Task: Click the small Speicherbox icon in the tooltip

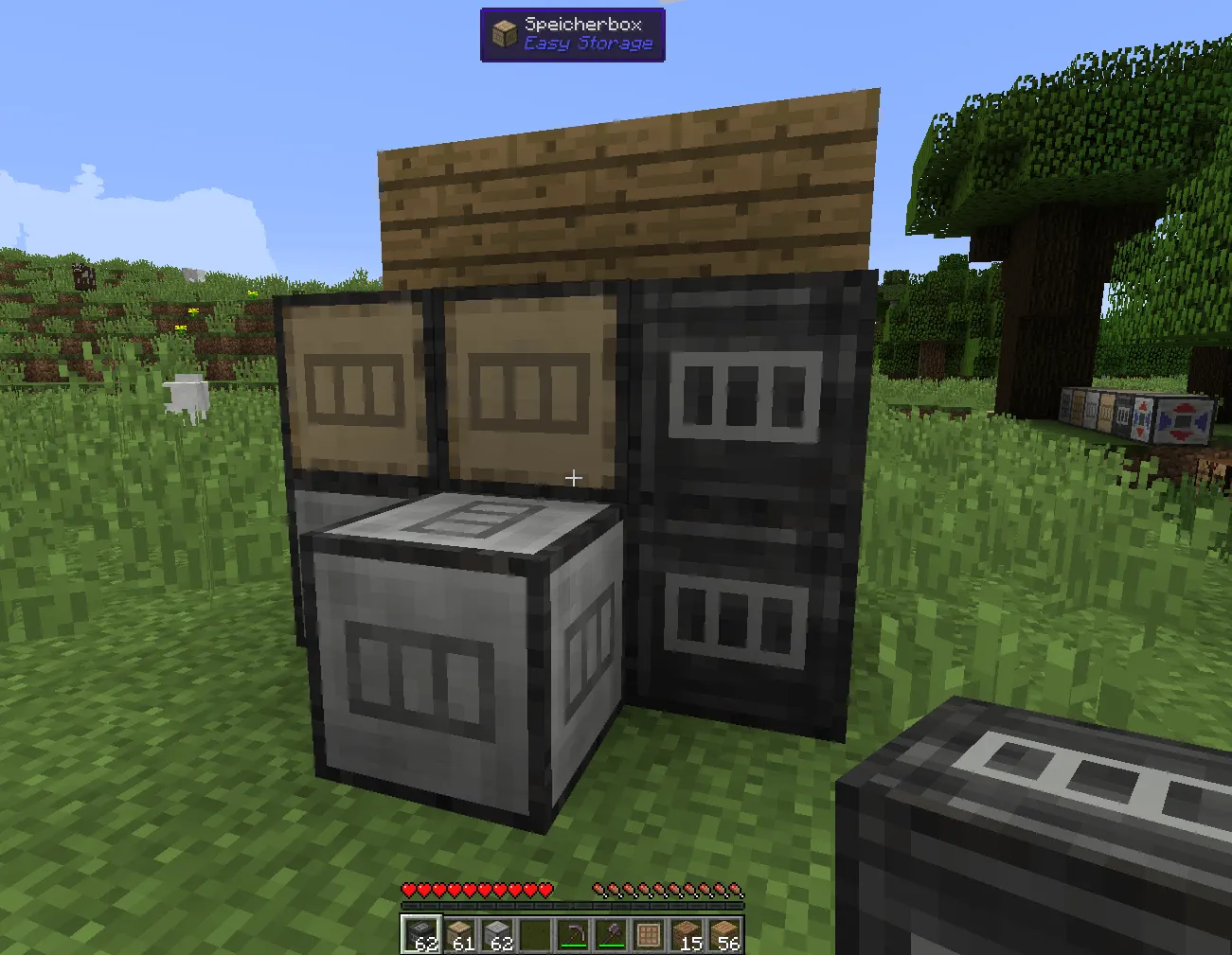Action: [503, 32]
